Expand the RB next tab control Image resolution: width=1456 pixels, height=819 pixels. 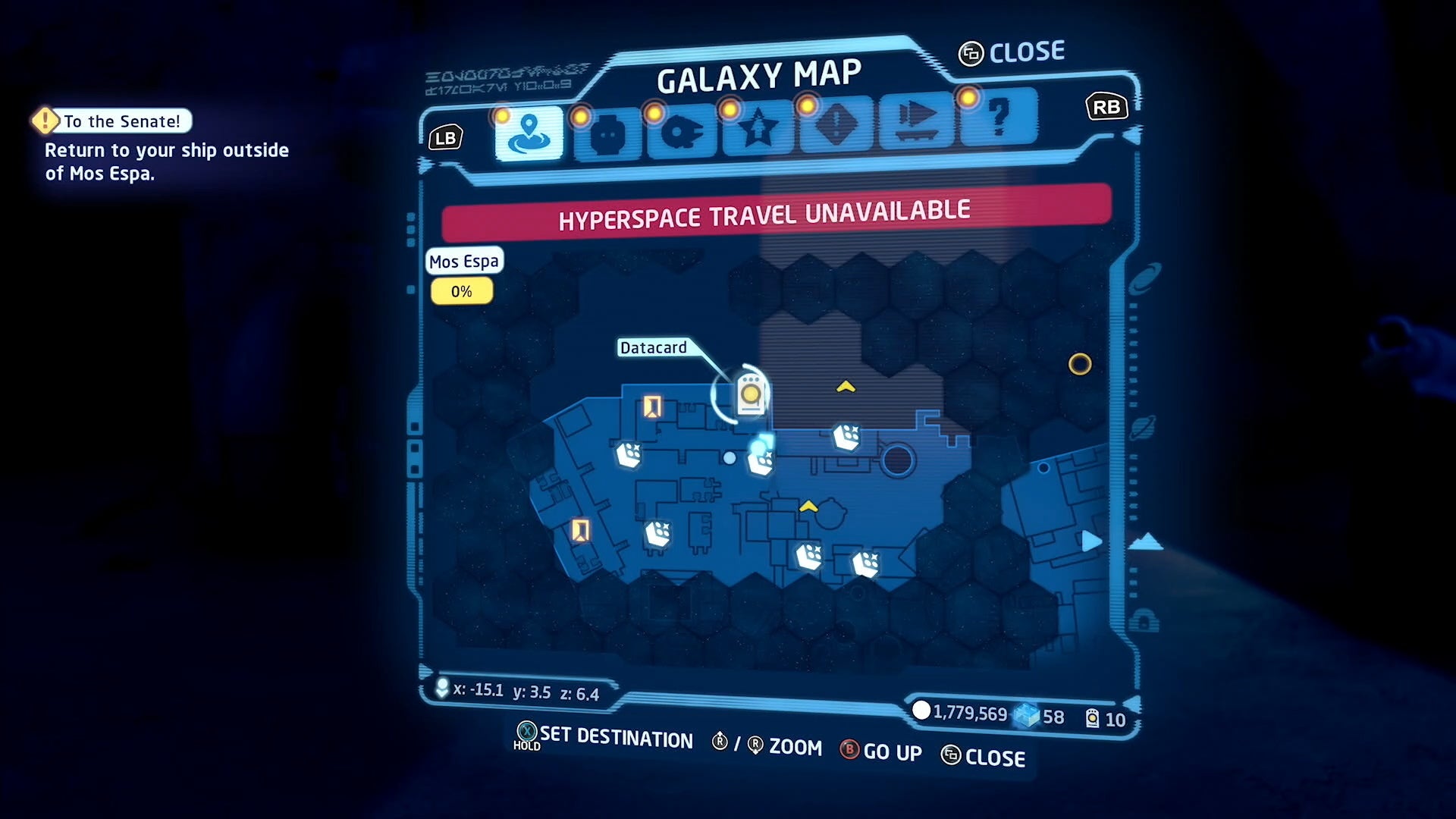[1106, 107]
